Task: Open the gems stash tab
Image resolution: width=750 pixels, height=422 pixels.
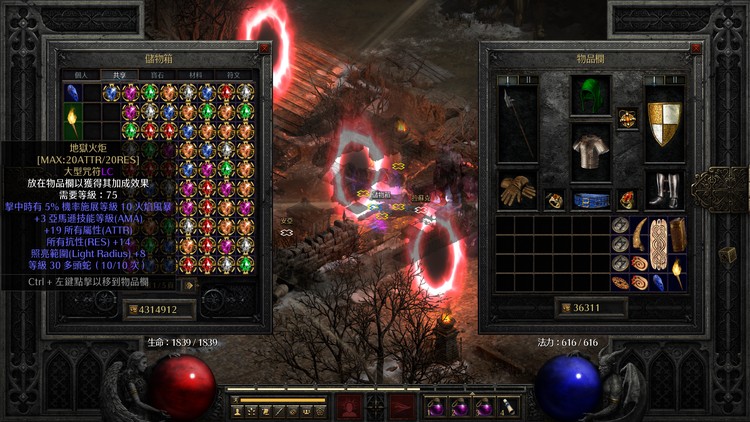Action: coord(157,74)
